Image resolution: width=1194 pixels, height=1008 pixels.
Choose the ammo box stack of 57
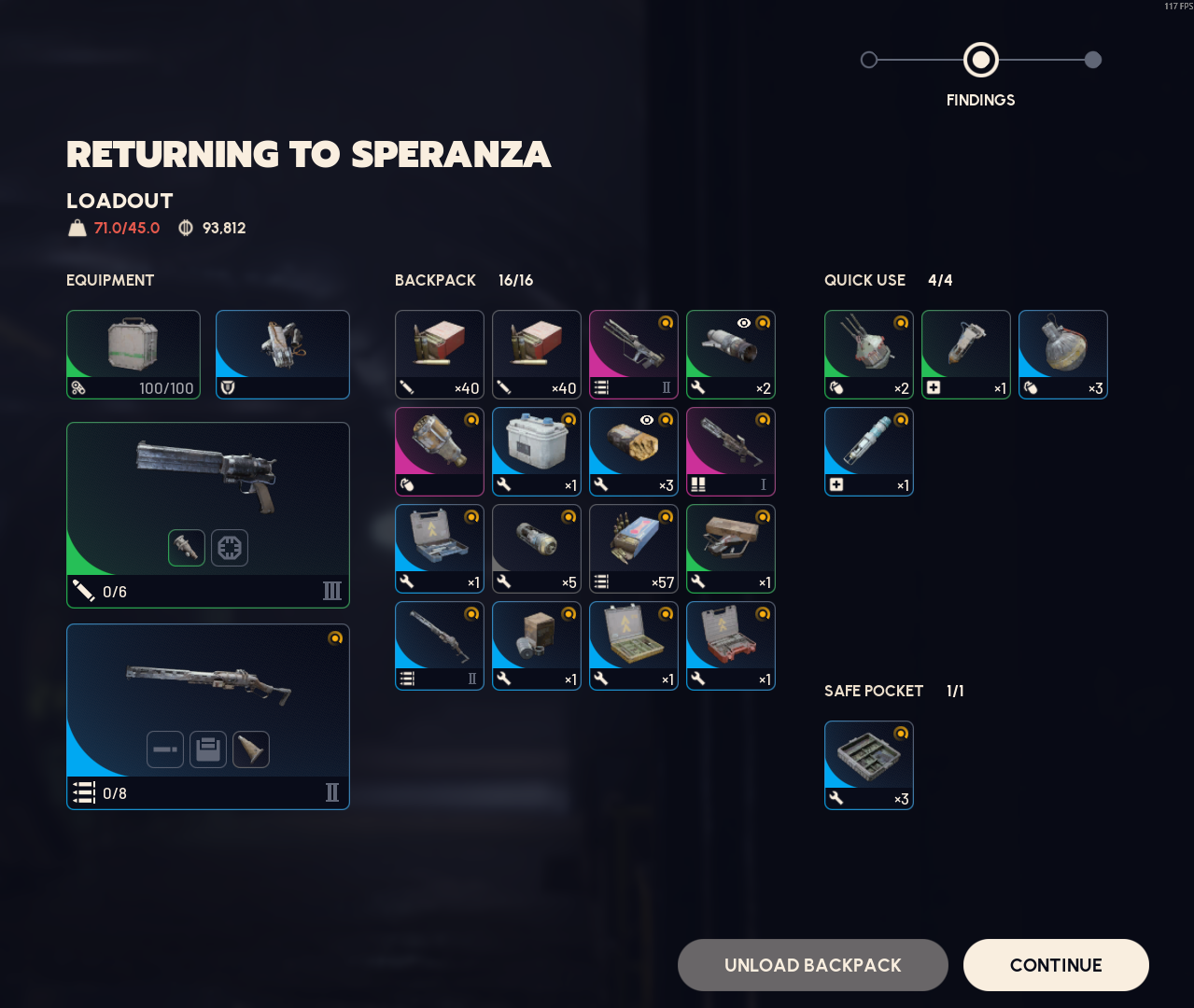coord(634,549)
